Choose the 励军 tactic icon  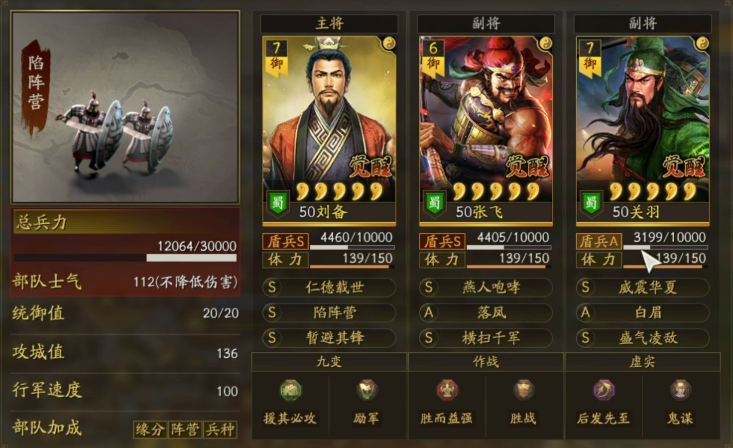point(367,398)
